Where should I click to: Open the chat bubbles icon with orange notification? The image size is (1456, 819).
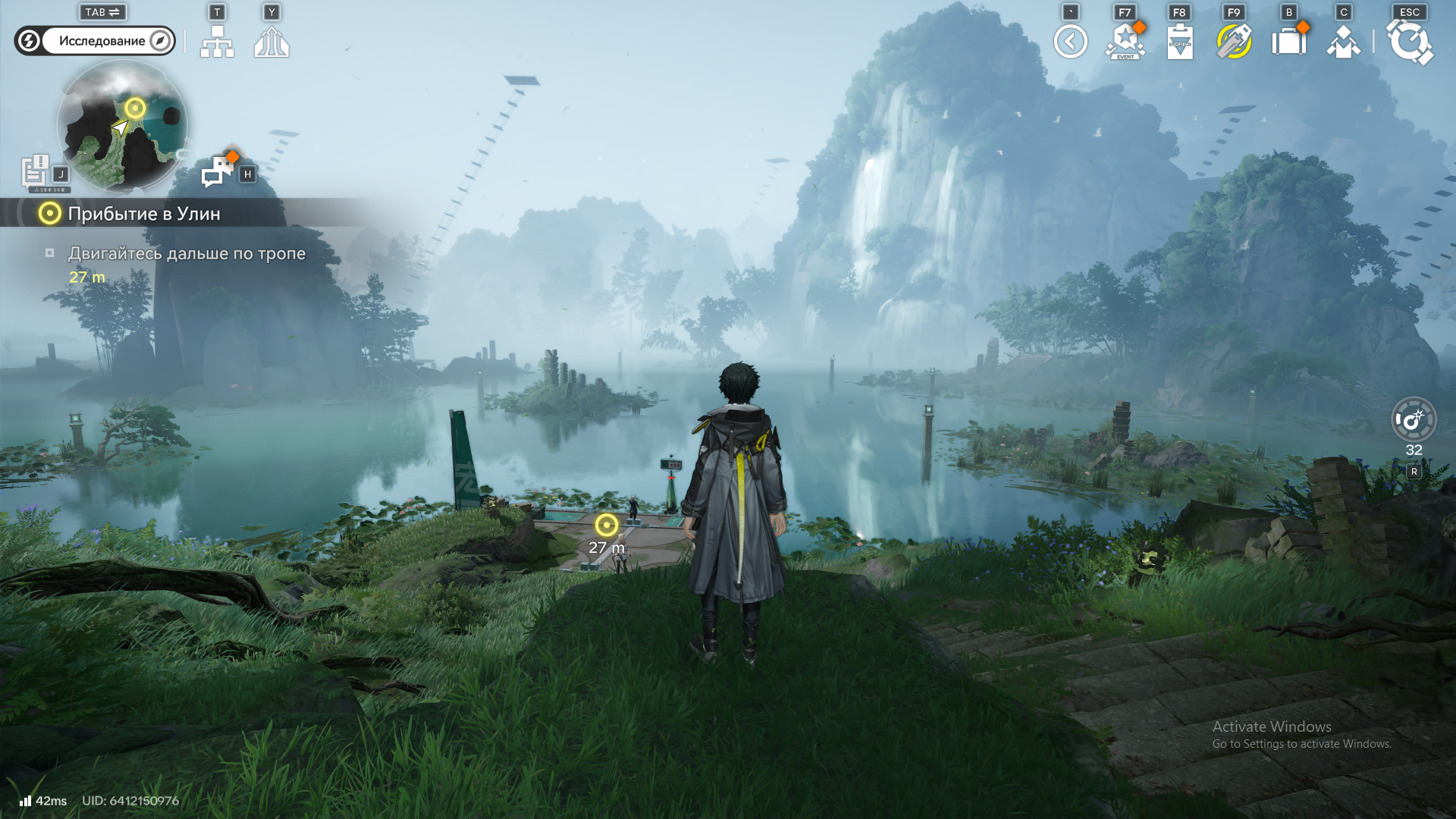point(218,171)
